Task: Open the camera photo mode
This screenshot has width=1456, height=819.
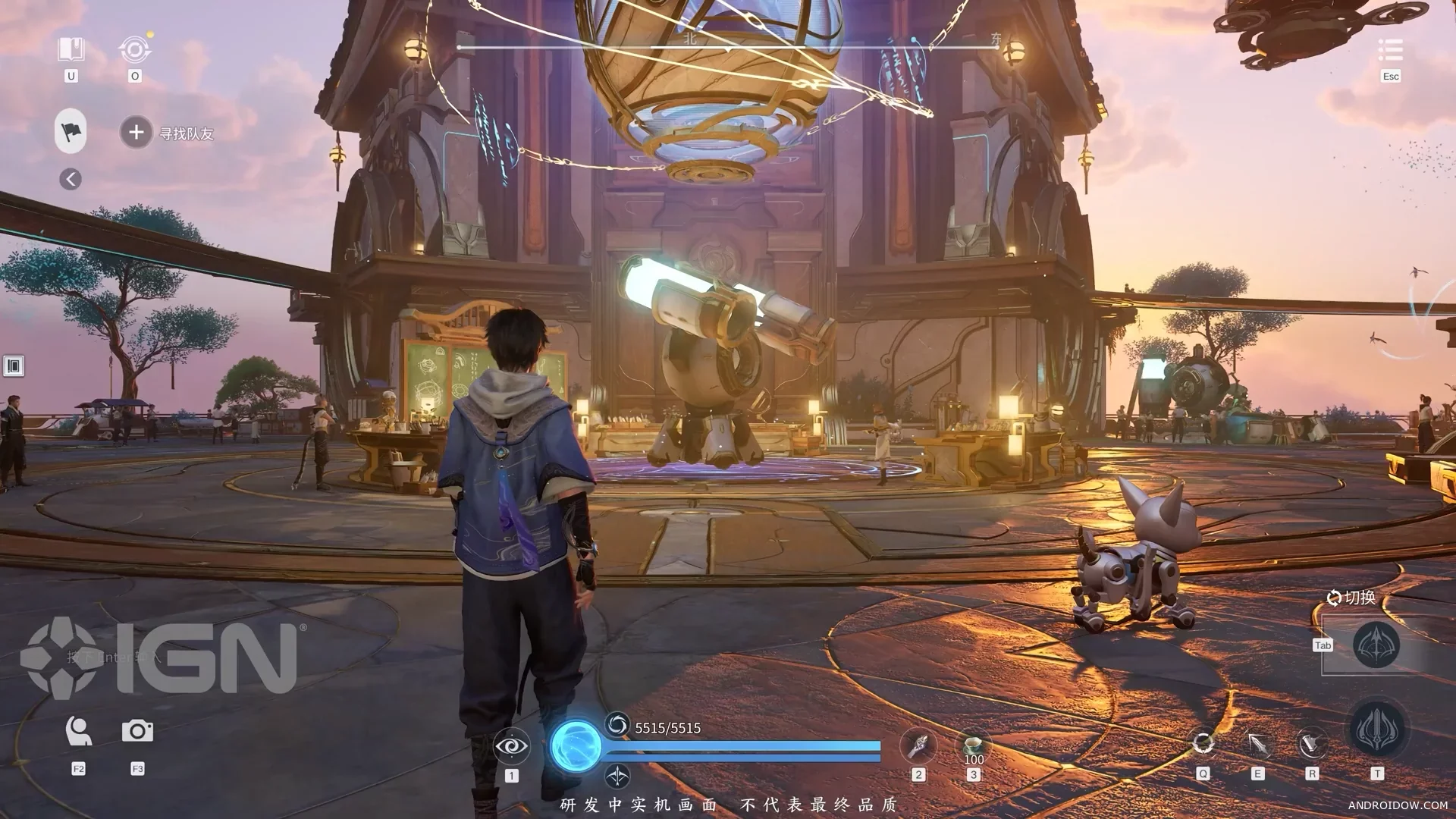Action: point(137,731)
